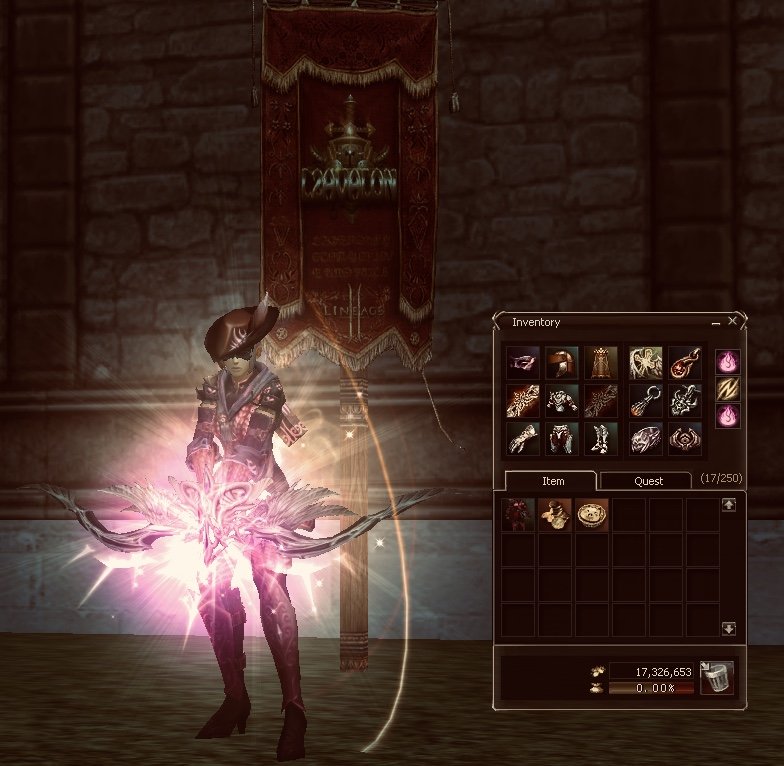Switch to the Quest tab
Viewport: 784px width, 766px height.
click(648, 481)
